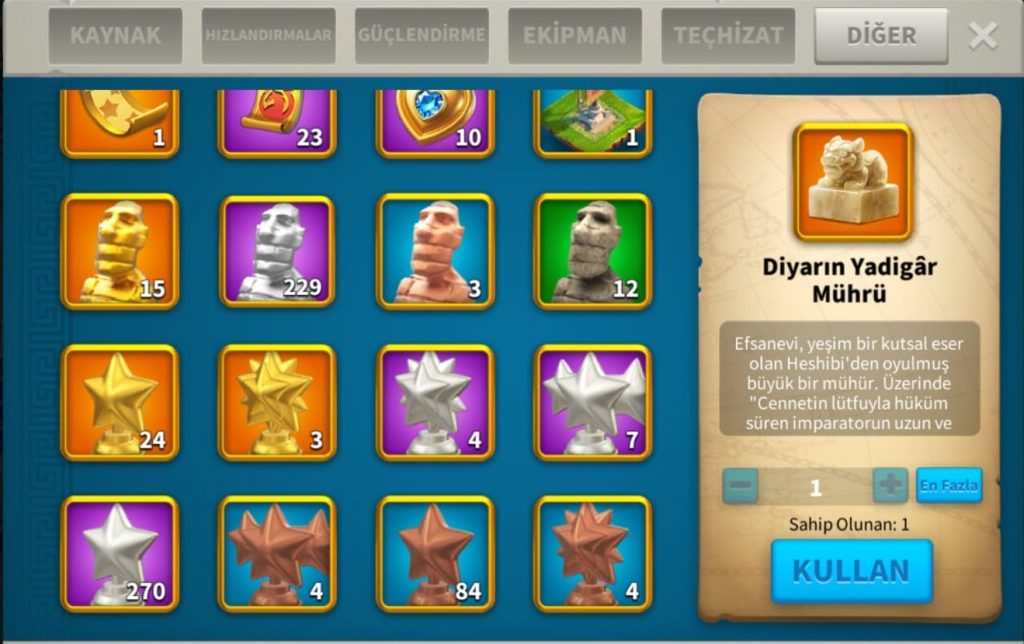Select the silver statue with 229 count
The image size is (1024, 644).
click(x=278, y=252)
